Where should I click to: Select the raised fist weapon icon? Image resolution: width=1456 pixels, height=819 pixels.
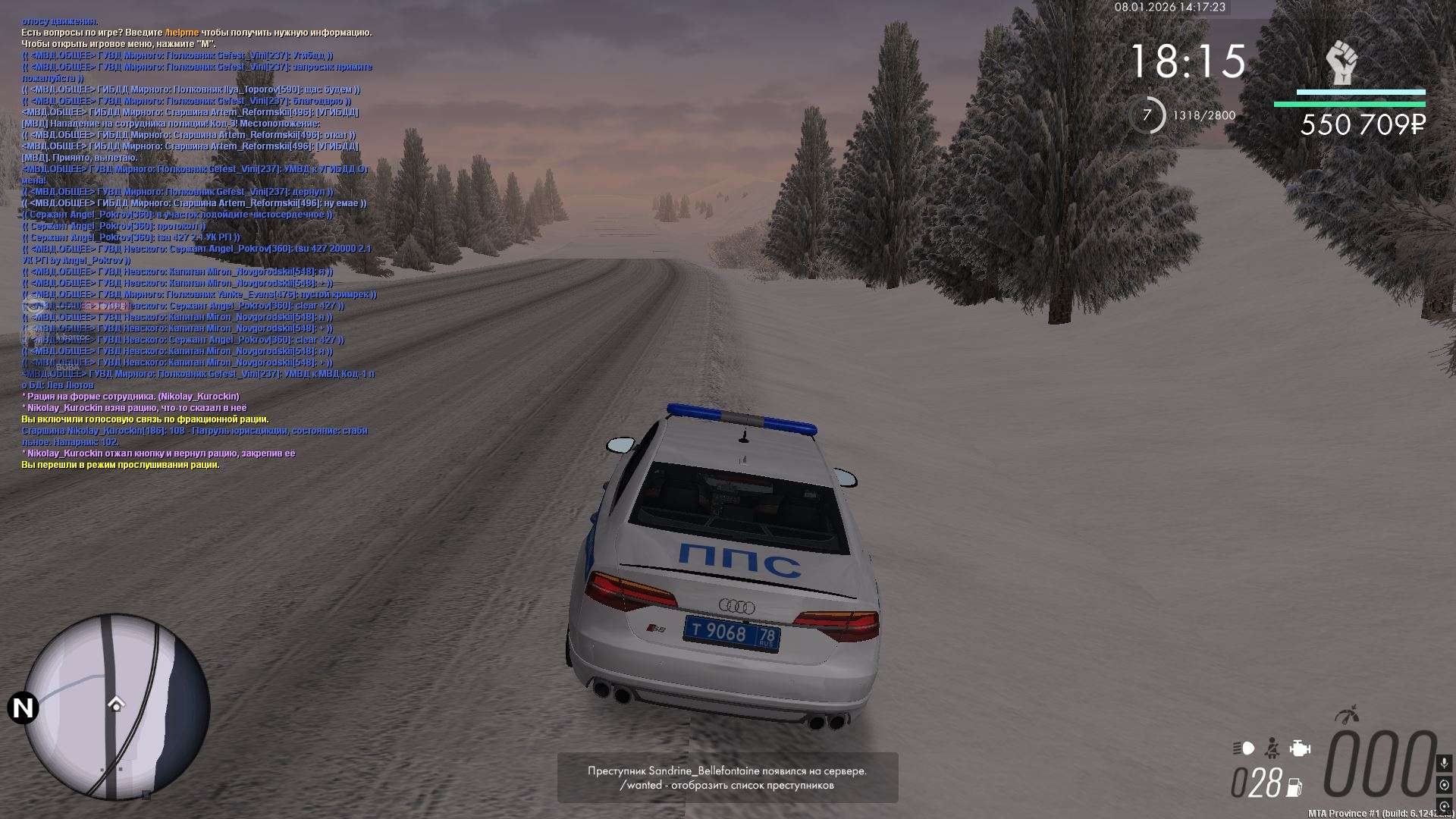[1341, 63]
